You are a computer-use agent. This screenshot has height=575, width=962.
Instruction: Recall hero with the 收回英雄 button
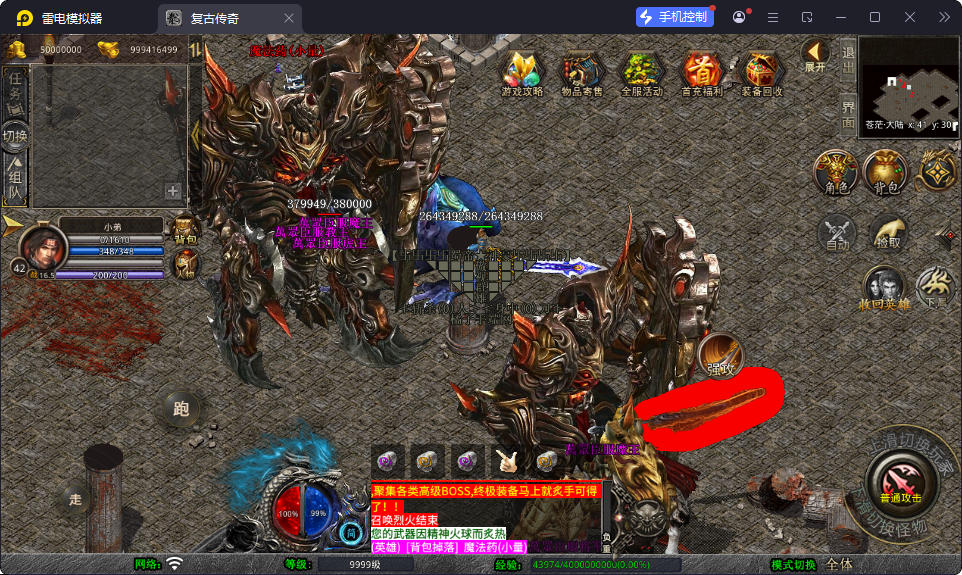885,288
